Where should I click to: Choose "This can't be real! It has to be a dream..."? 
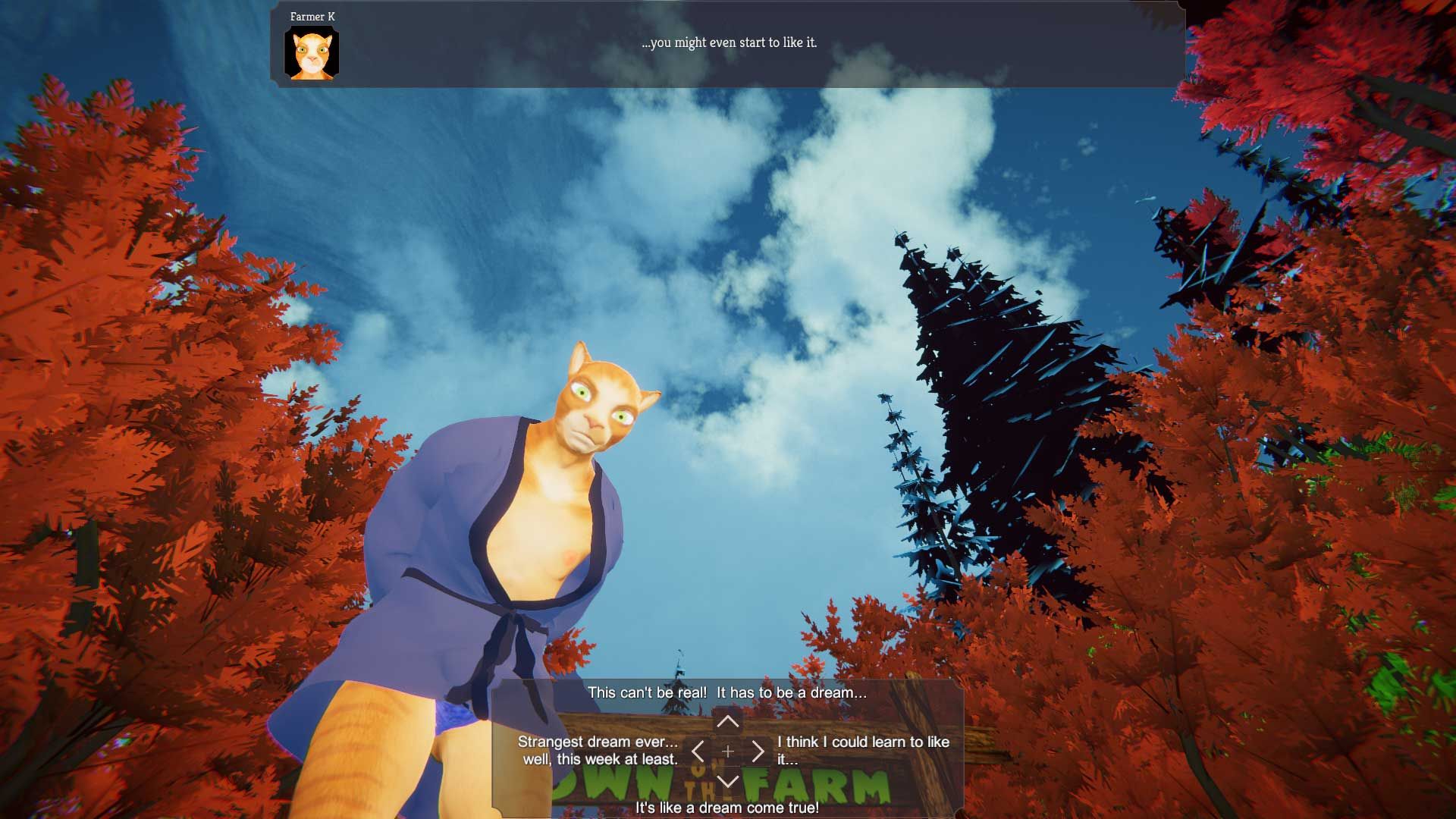tap(726, 692)
